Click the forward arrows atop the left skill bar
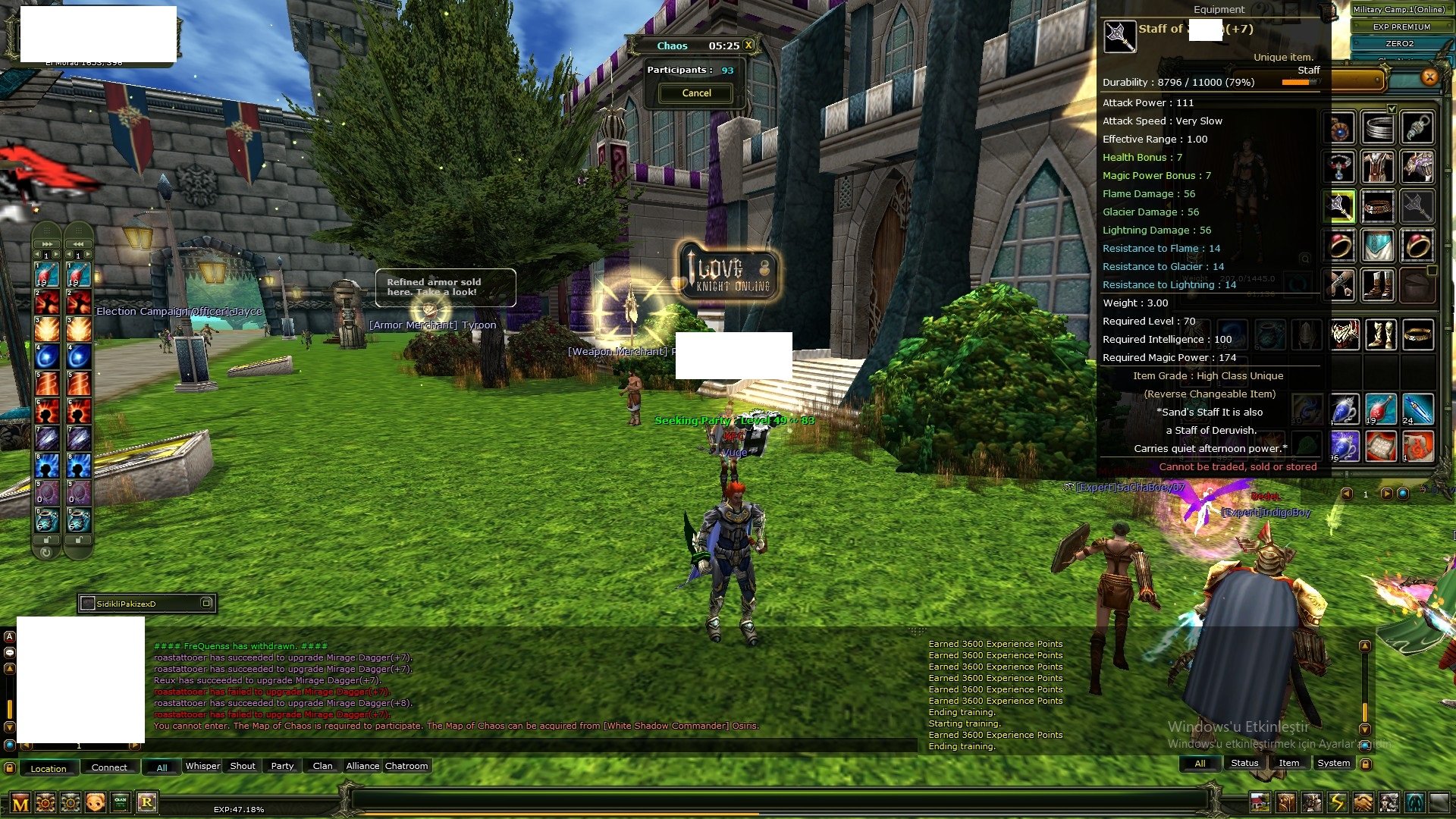1456x819 pixels. [47, 244]
